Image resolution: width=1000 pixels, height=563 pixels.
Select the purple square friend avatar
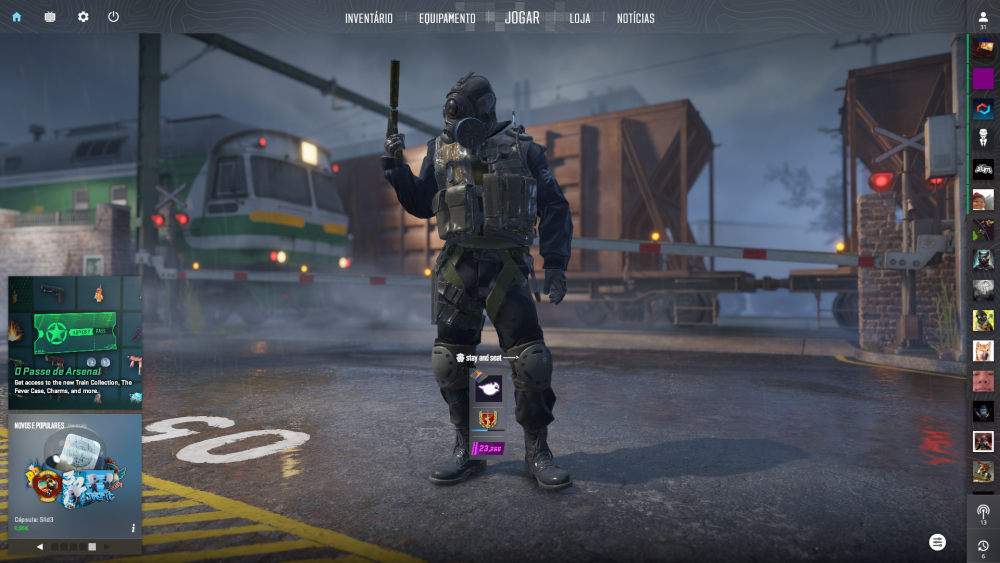click(x=983, y=78)
